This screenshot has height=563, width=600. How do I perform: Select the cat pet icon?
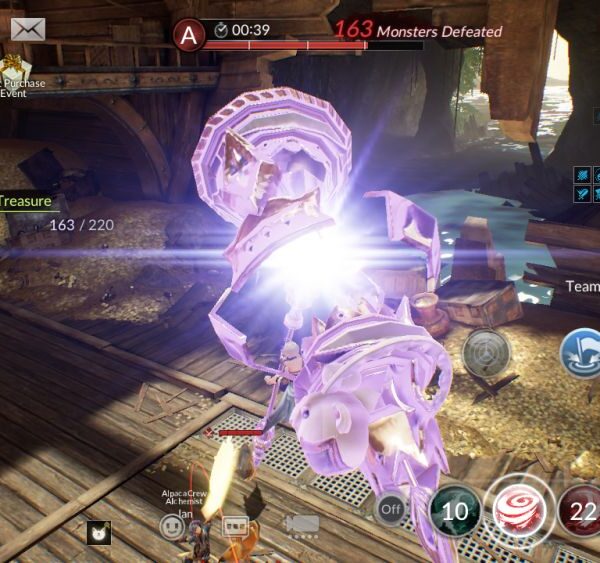98,534
